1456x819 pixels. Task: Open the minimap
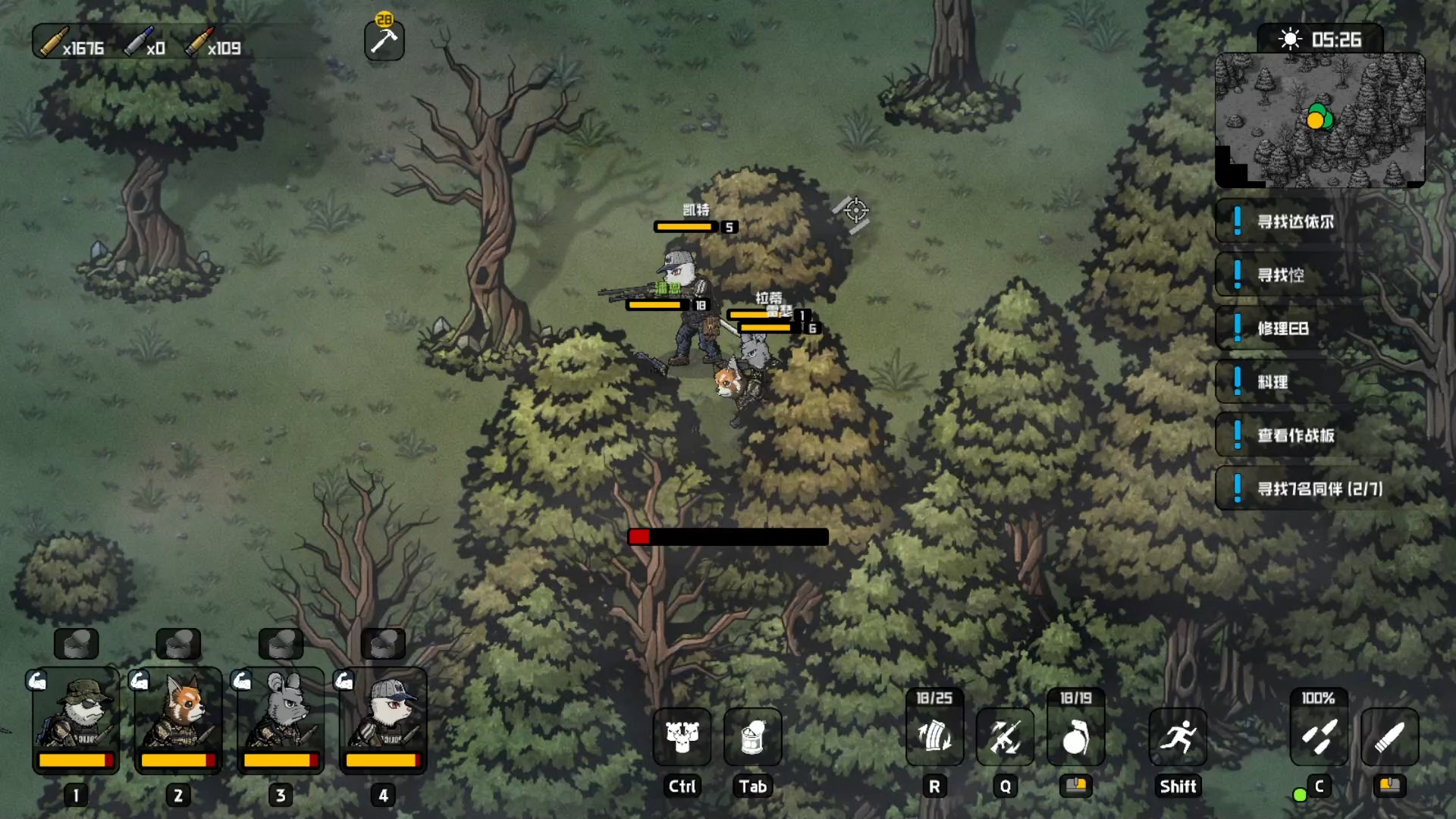(1319, 120)
